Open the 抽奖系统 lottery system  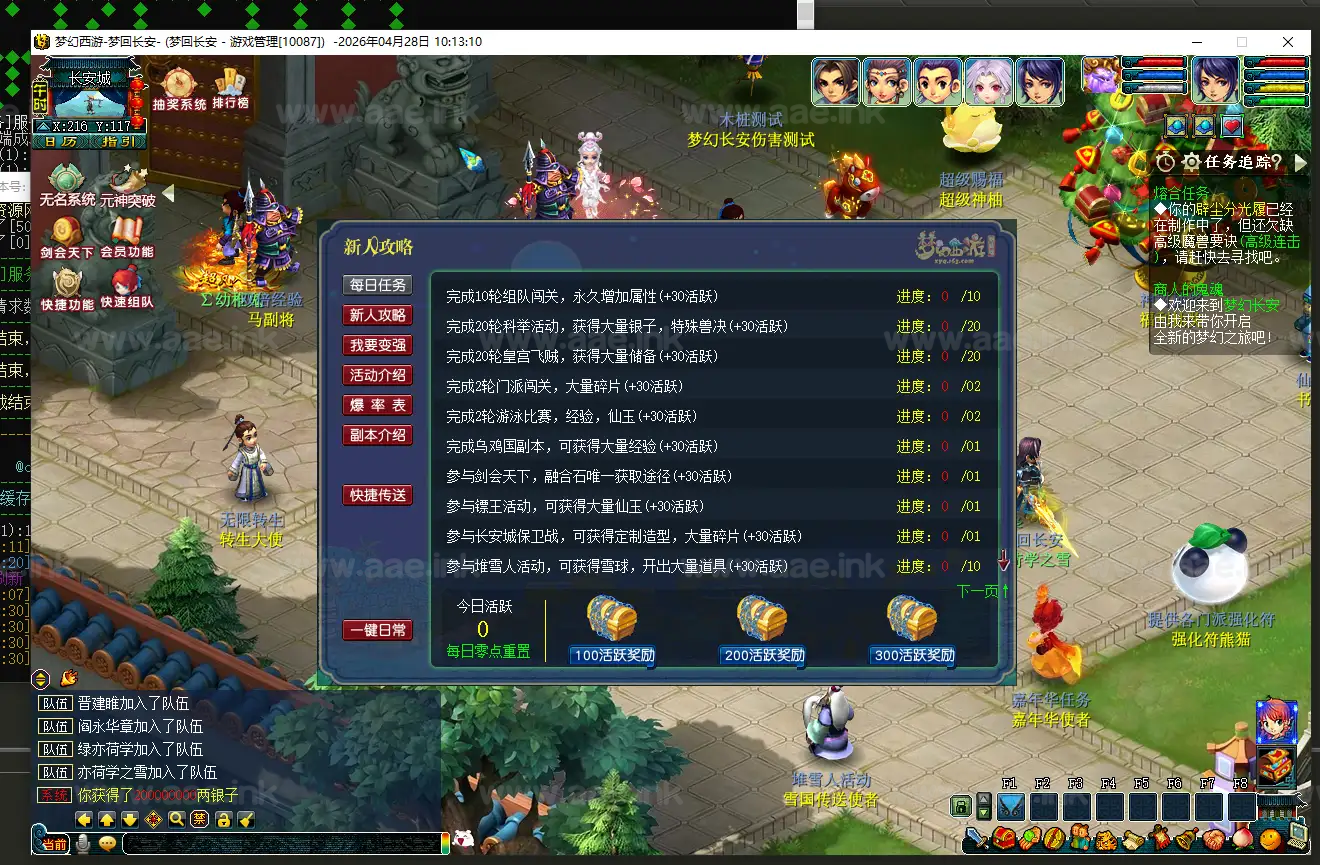click(178, 82)
